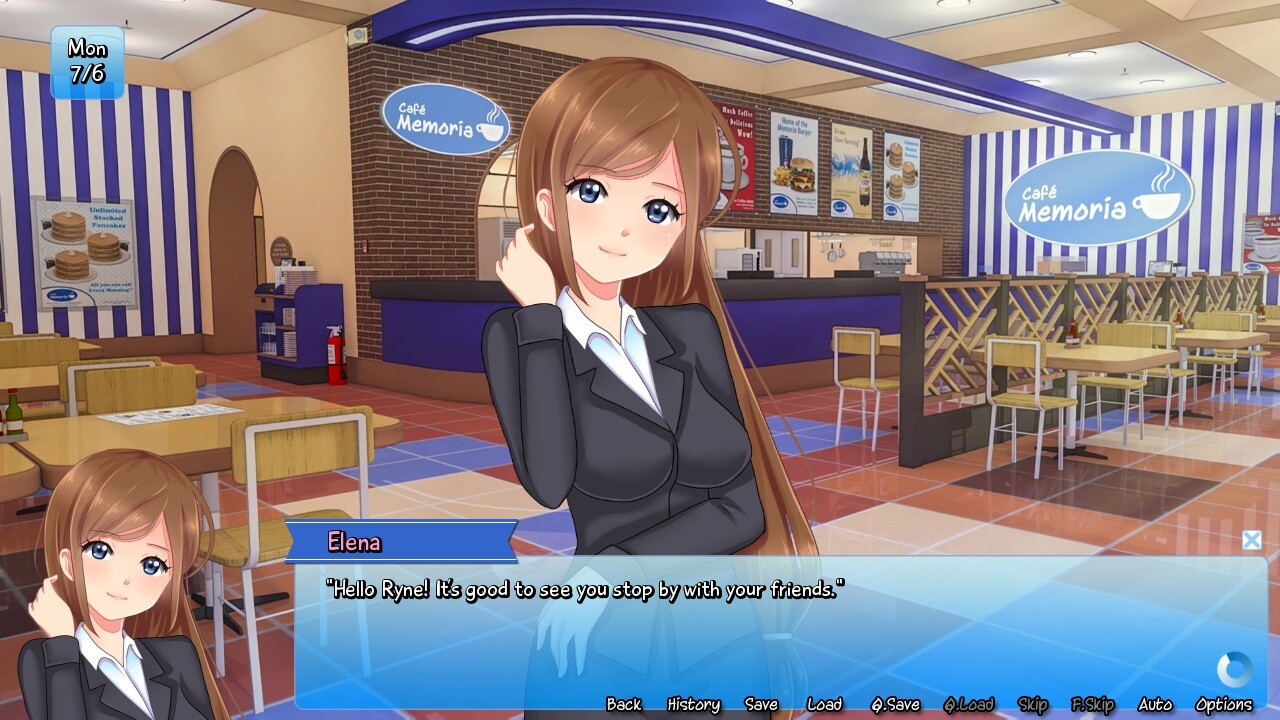This screenshot has height=720, width=1280.
Task: Quick save with Q.Save
Action: [x=895, y=704]
